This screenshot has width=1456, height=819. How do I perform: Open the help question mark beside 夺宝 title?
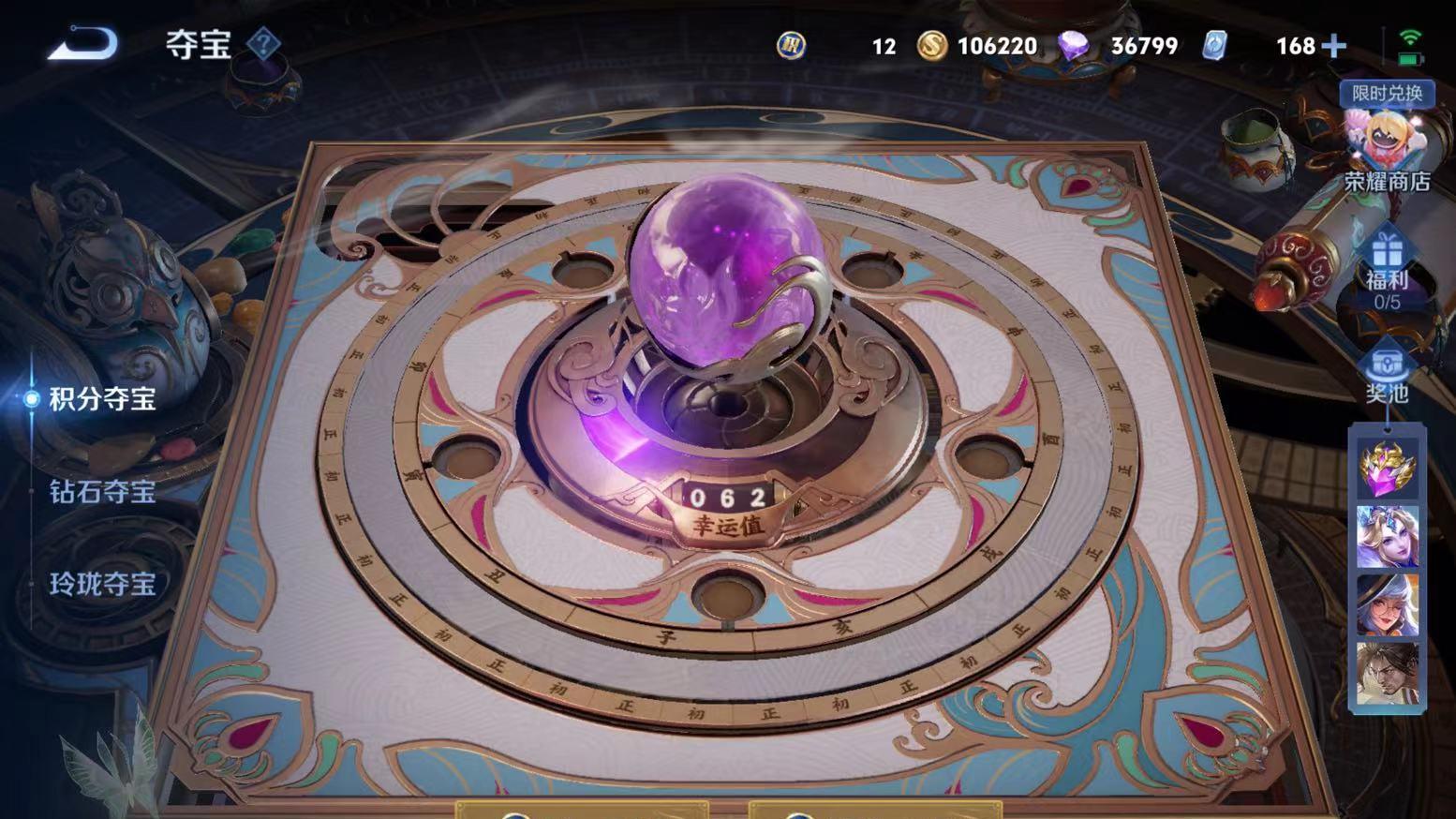click(x=263, y=43)
